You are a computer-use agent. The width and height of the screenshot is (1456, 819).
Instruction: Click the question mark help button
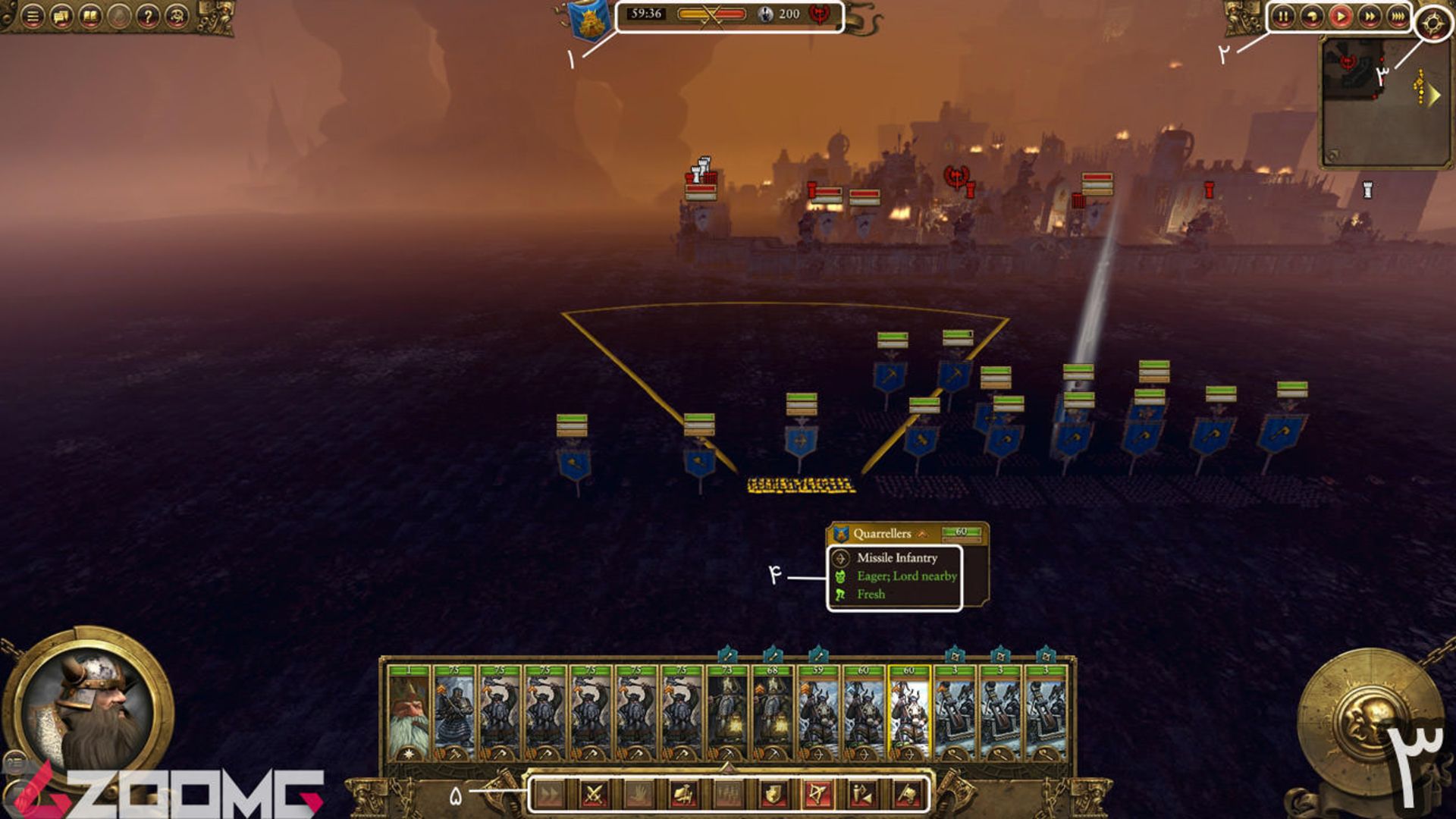tap(149, 16)
